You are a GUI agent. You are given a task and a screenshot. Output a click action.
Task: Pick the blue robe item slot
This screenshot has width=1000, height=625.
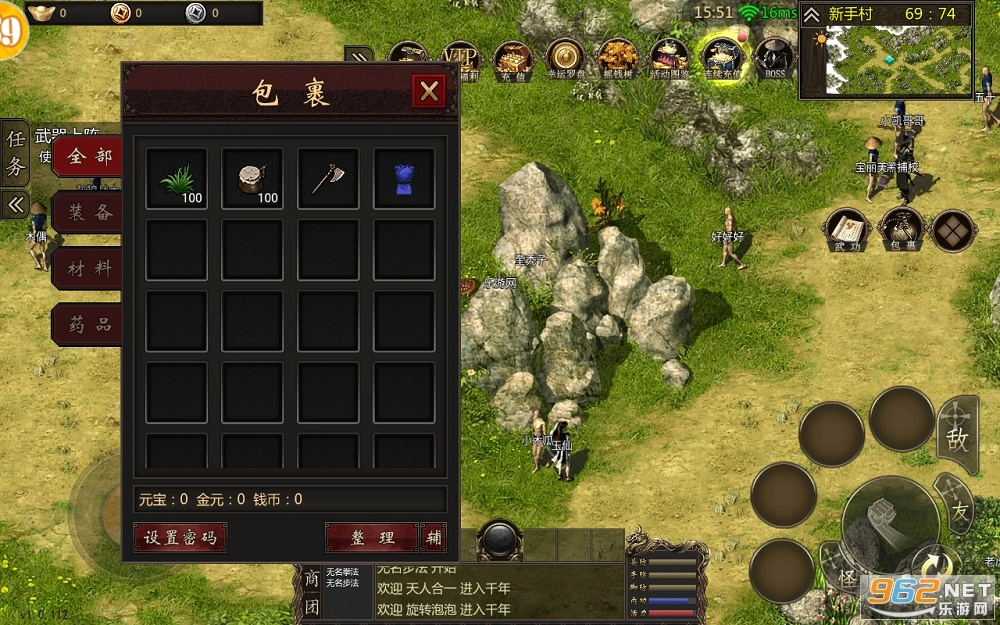click(x=404, y=179)
